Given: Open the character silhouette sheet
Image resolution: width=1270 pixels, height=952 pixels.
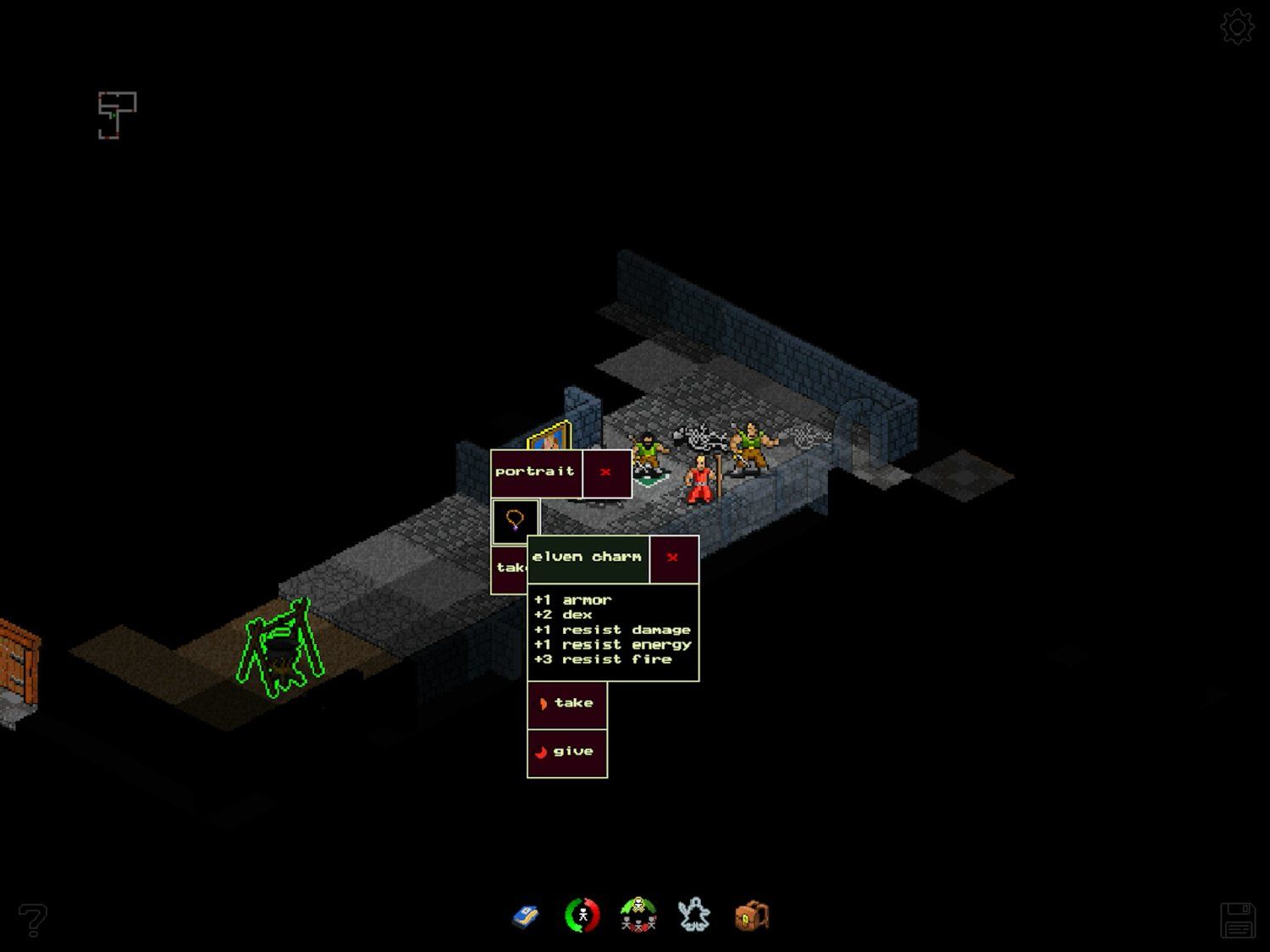Looking at the screenshot, I should [x=694, y=916].
